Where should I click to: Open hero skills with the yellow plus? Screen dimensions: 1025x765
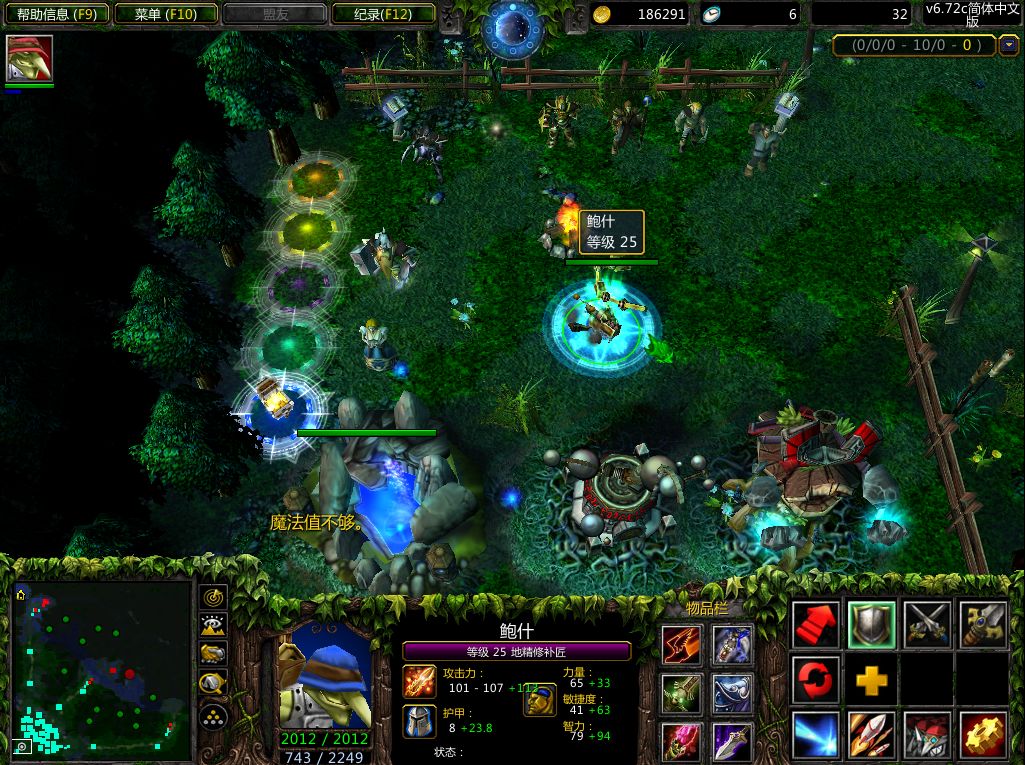click(x=871, y=680)
